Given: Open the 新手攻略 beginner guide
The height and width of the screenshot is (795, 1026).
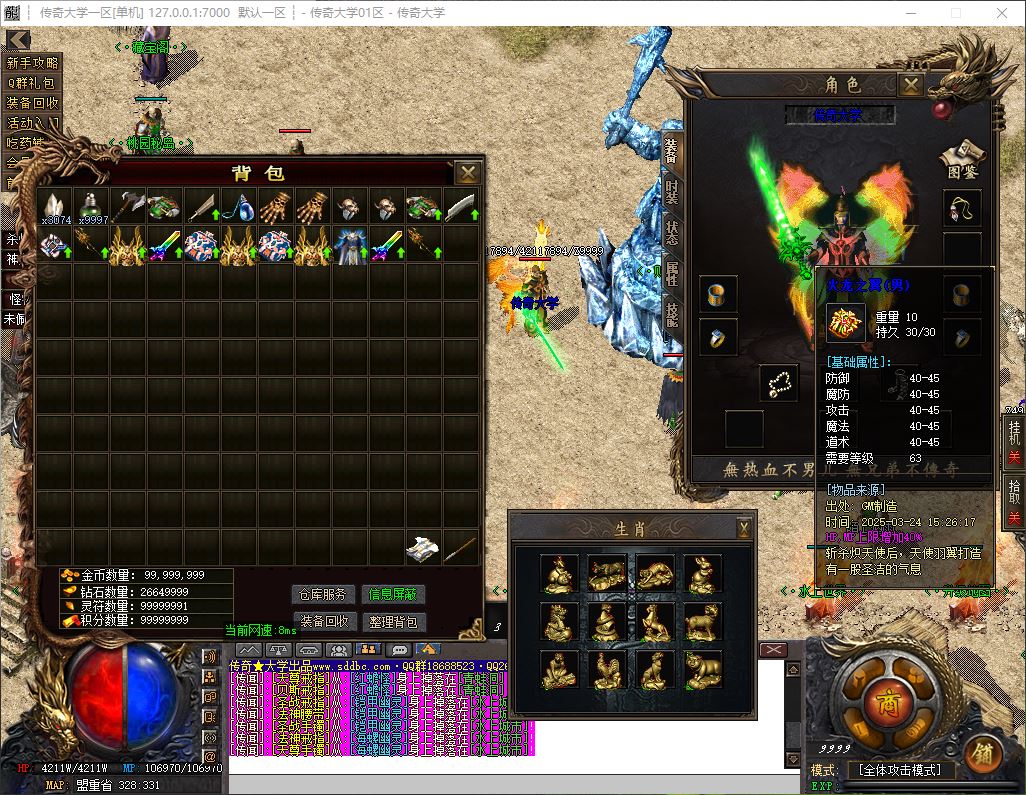Looking at the screenshot, I should click(x=33, y=62).
